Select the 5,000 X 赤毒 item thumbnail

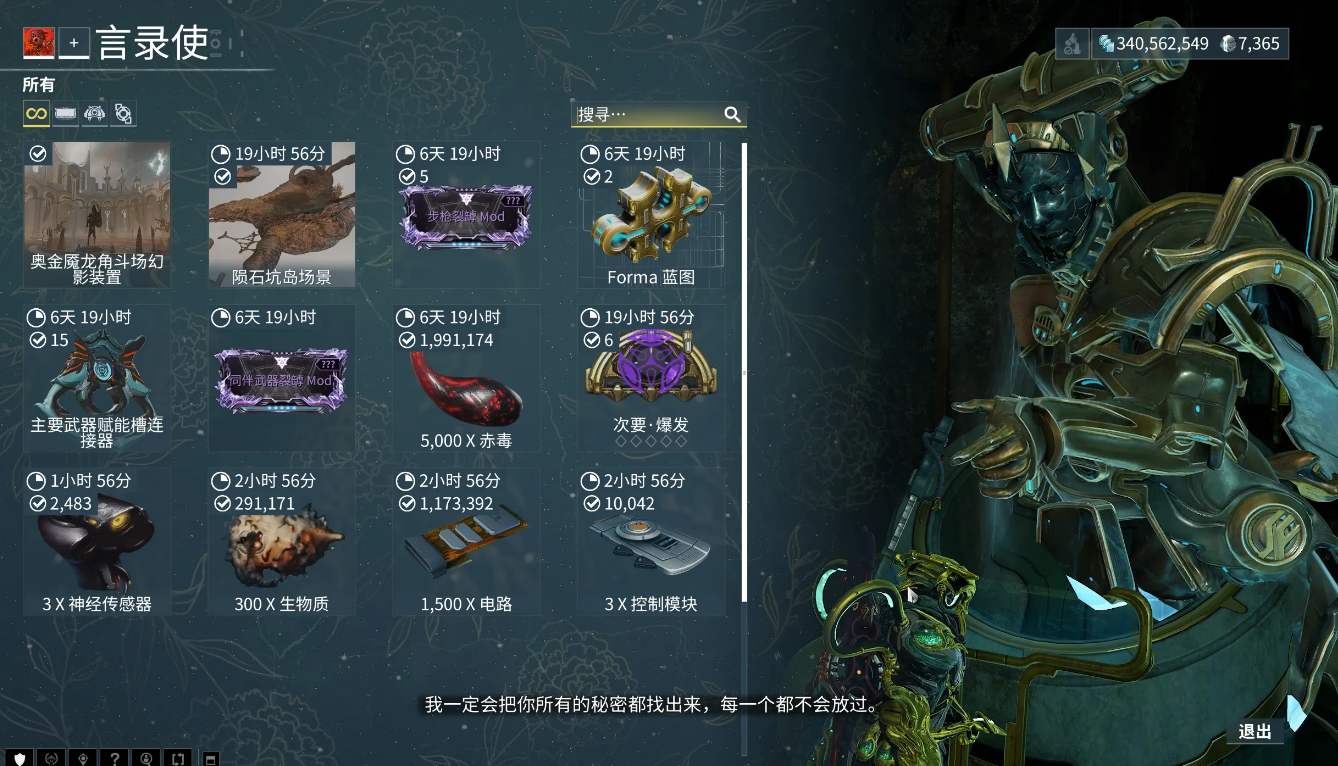[x=466, y=390]
